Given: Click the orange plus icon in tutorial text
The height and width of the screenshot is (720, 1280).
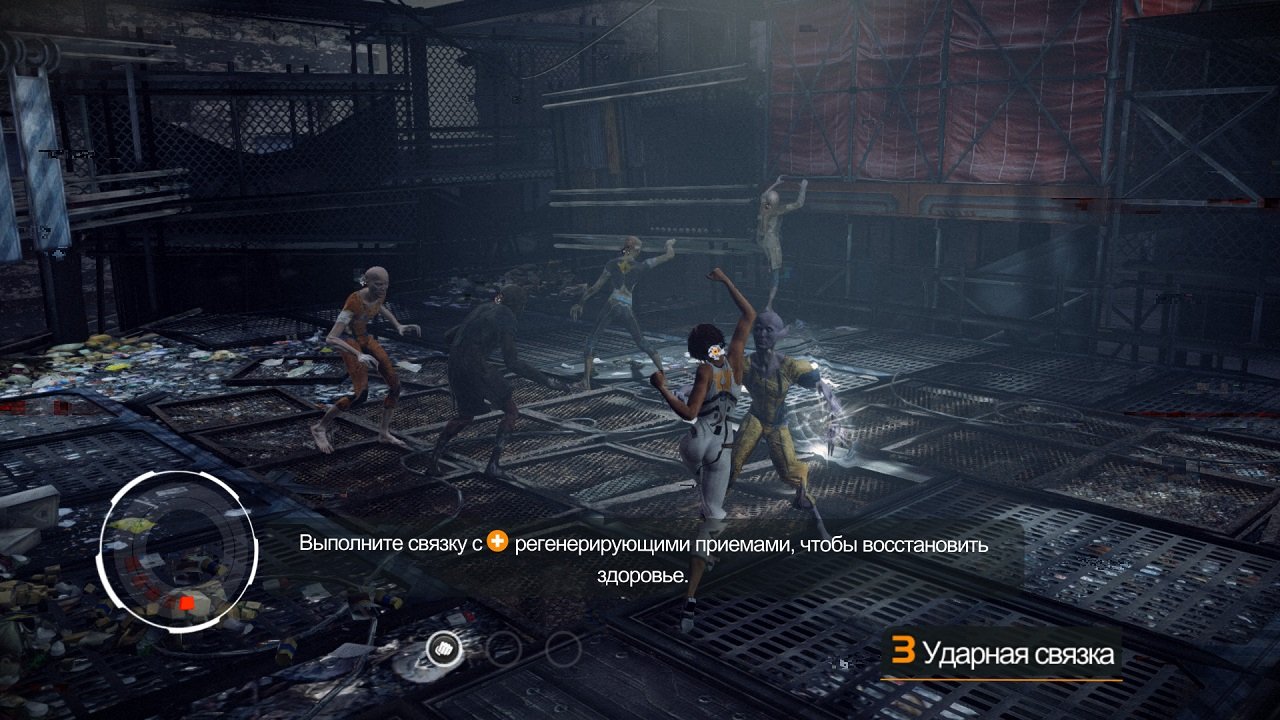Looking at the screenshot, I should [x=500, y=544].
